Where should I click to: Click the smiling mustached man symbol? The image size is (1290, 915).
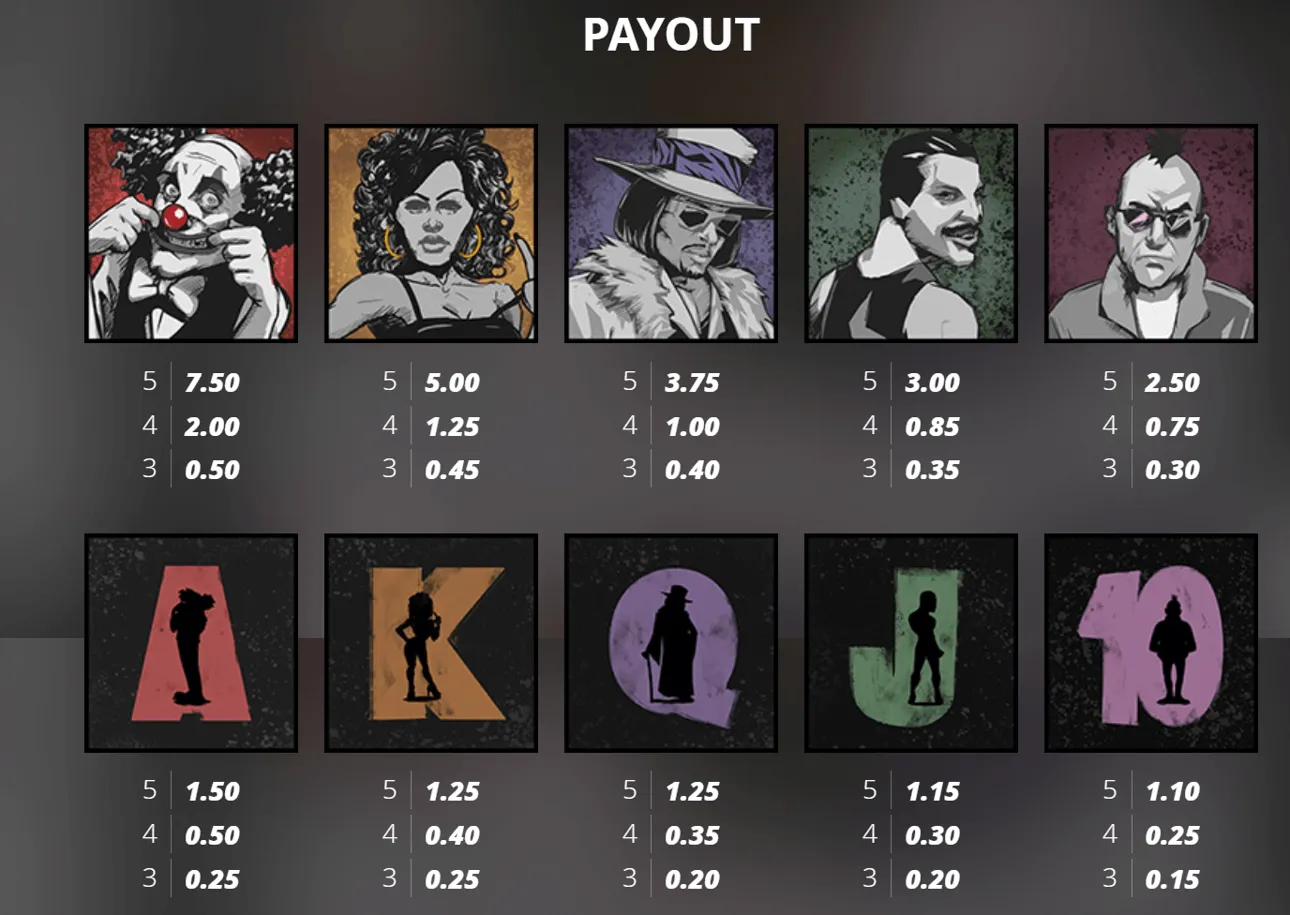pos(910,230)
